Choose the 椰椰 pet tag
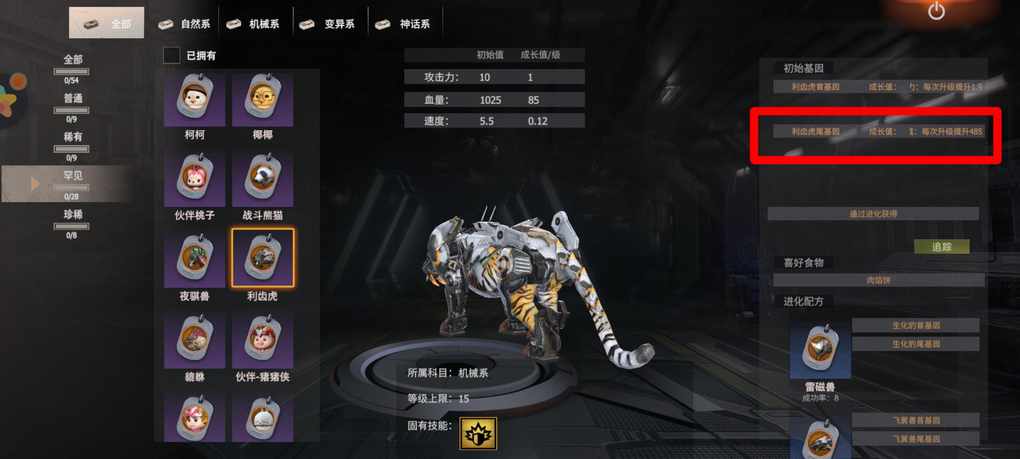 [262, 99]
